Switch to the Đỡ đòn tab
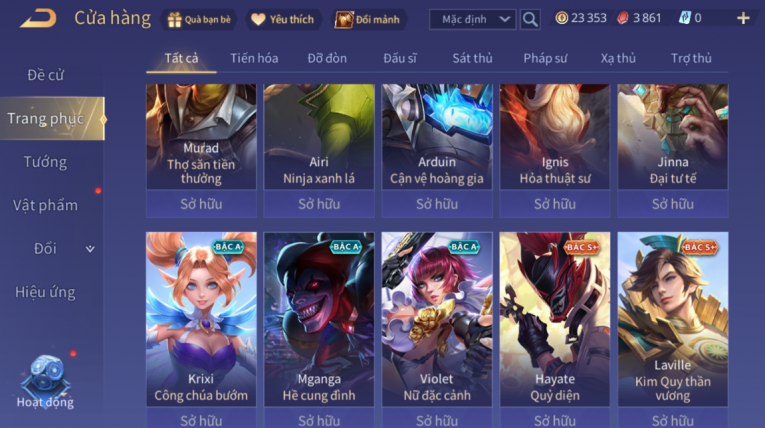This screenshot has height=428, width=765. 327,58
